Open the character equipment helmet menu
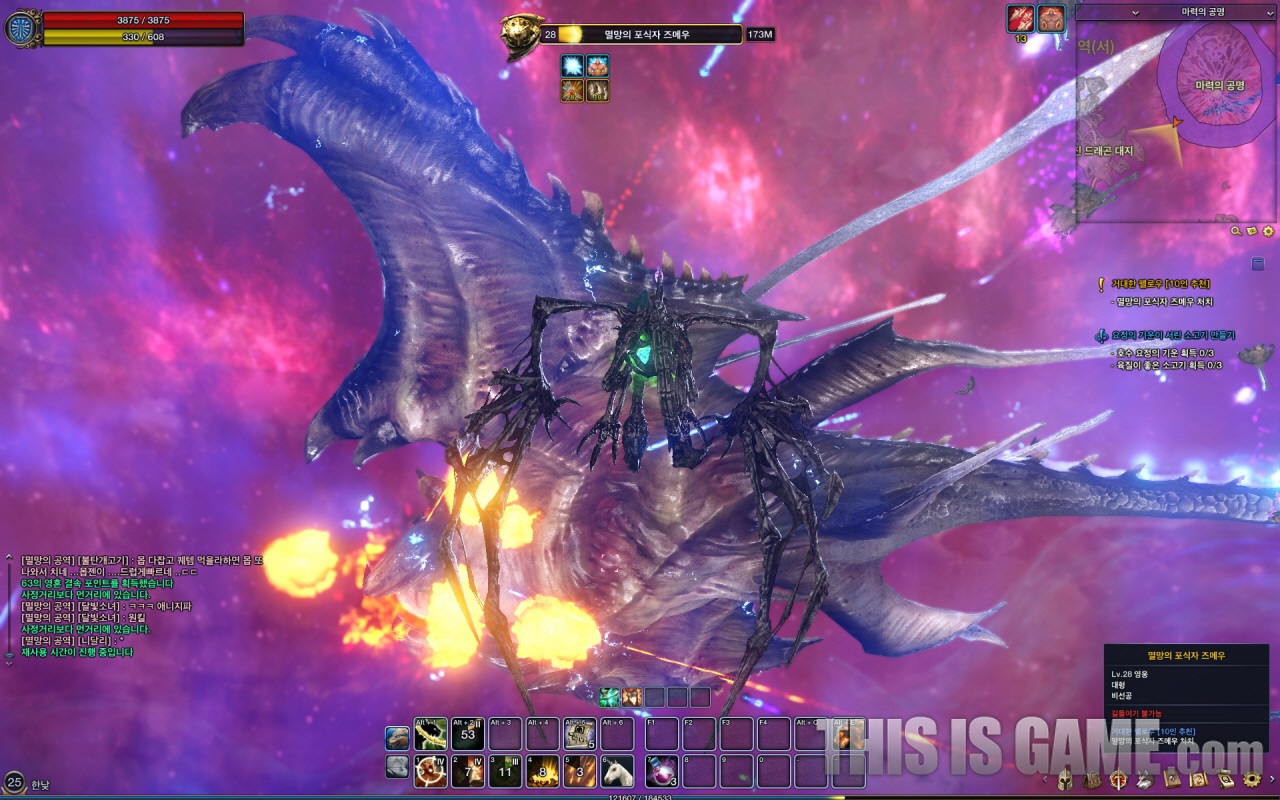This screenshot has width=1280, height=800. pos(1065,779)
